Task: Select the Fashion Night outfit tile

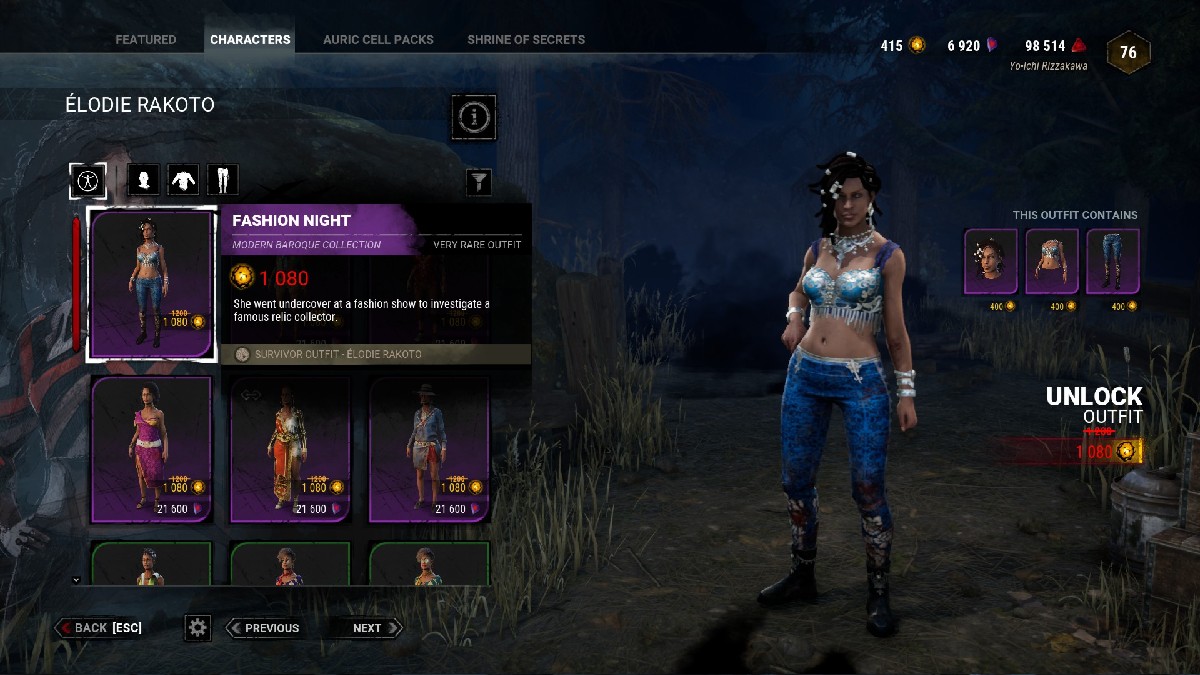Action: (x=152, y=284)
